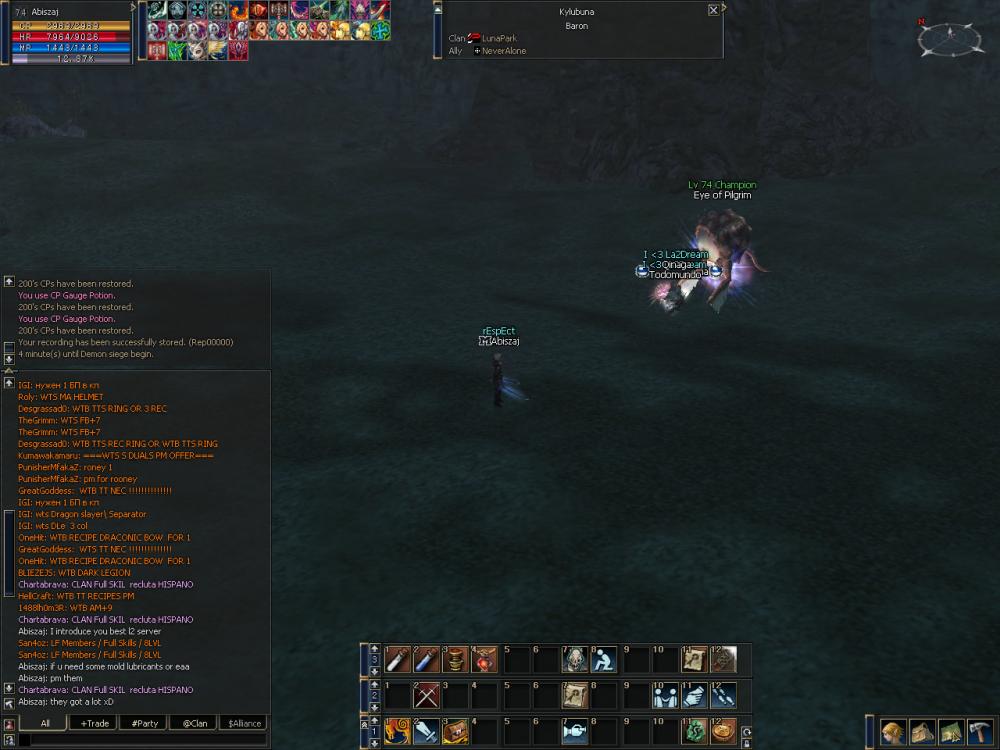Switch to the All chat tab
Screen dimensions: 1000x750
(x=46, y=723)
